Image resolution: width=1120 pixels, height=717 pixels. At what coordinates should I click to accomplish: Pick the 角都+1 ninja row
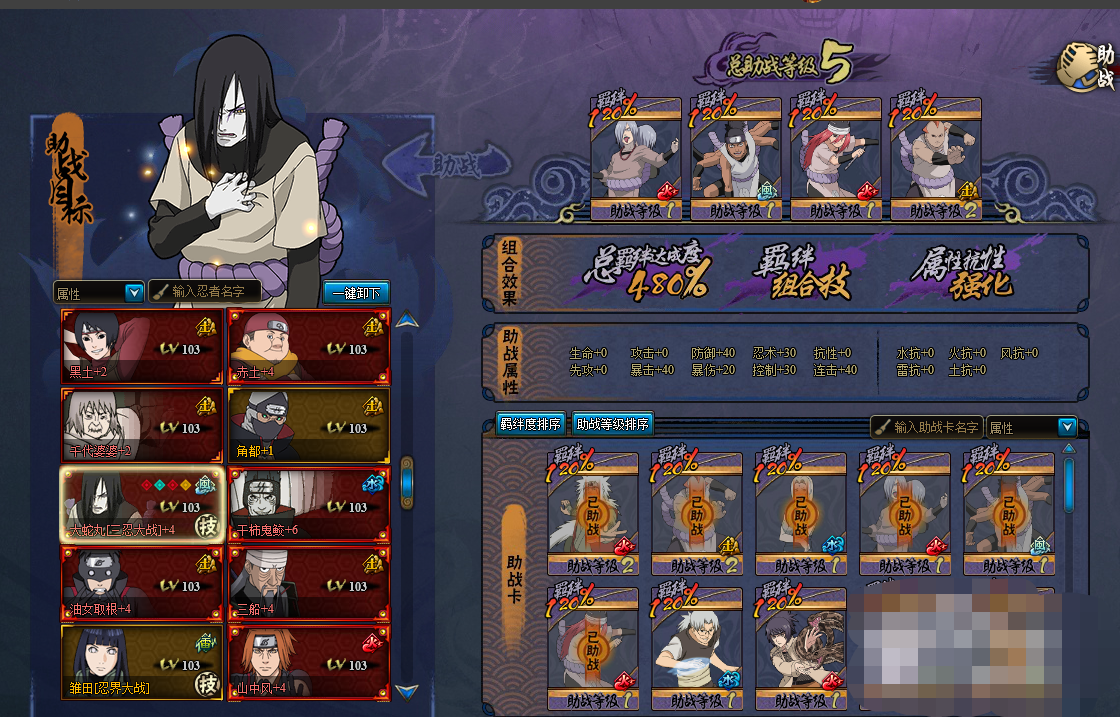click(308, 425)
